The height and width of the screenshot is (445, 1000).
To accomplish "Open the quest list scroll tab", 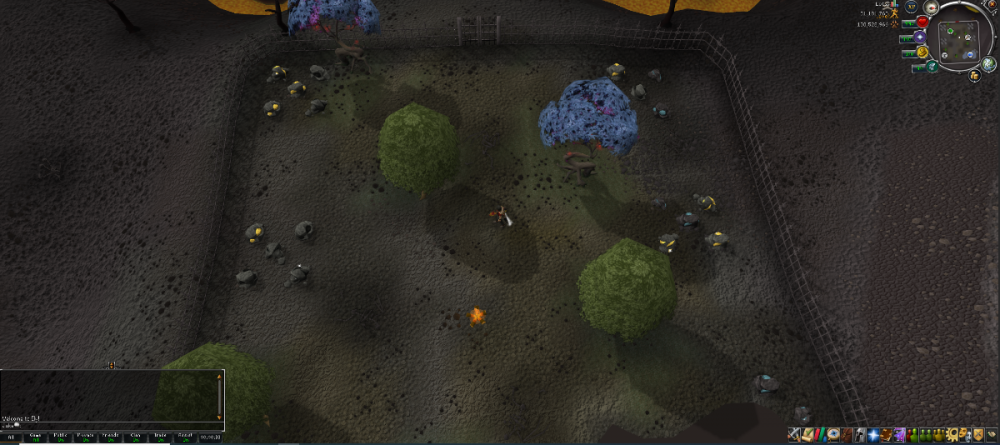I will click(x=807, y=435).
